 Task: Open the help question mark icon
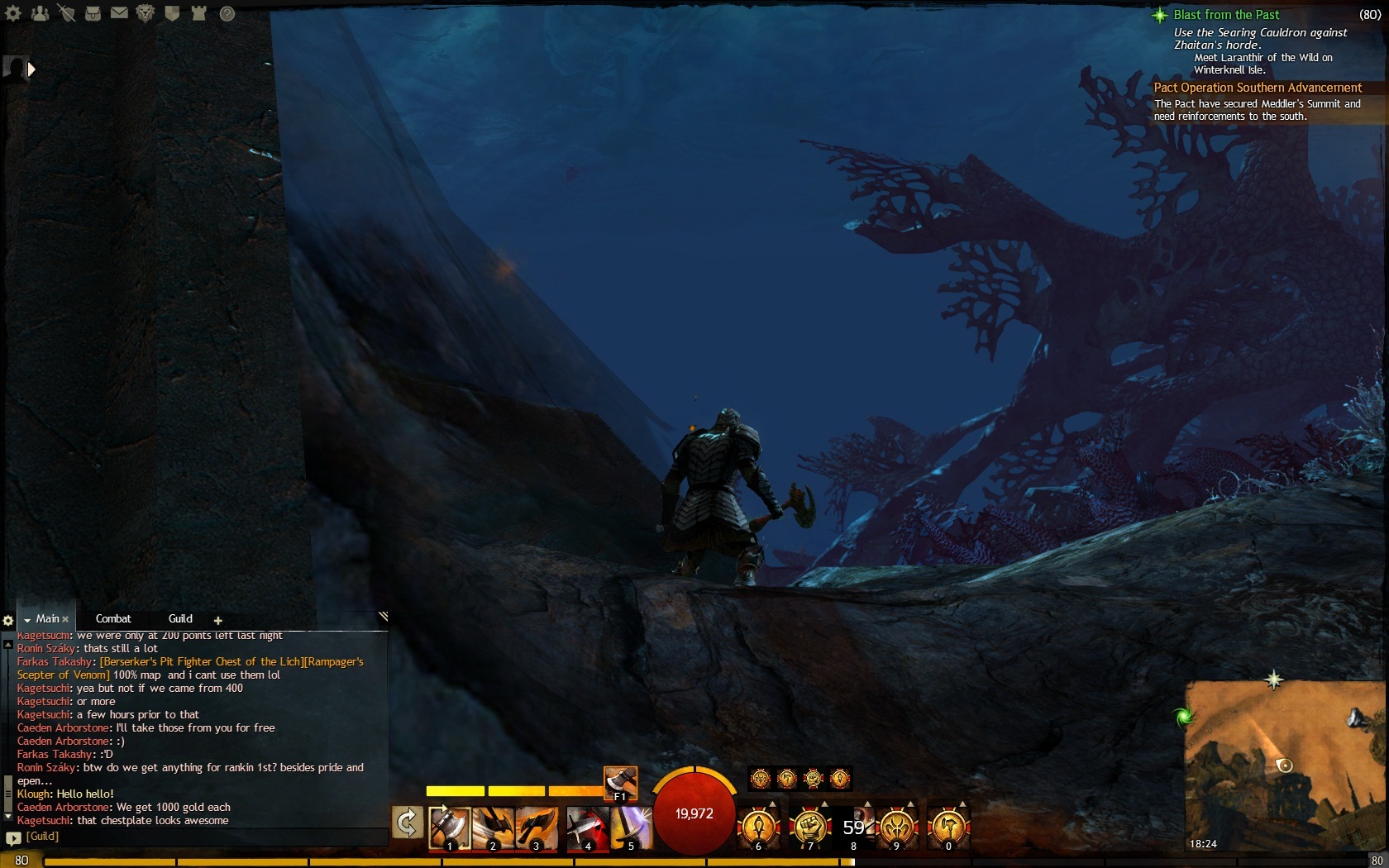click(x=227, y=13)
